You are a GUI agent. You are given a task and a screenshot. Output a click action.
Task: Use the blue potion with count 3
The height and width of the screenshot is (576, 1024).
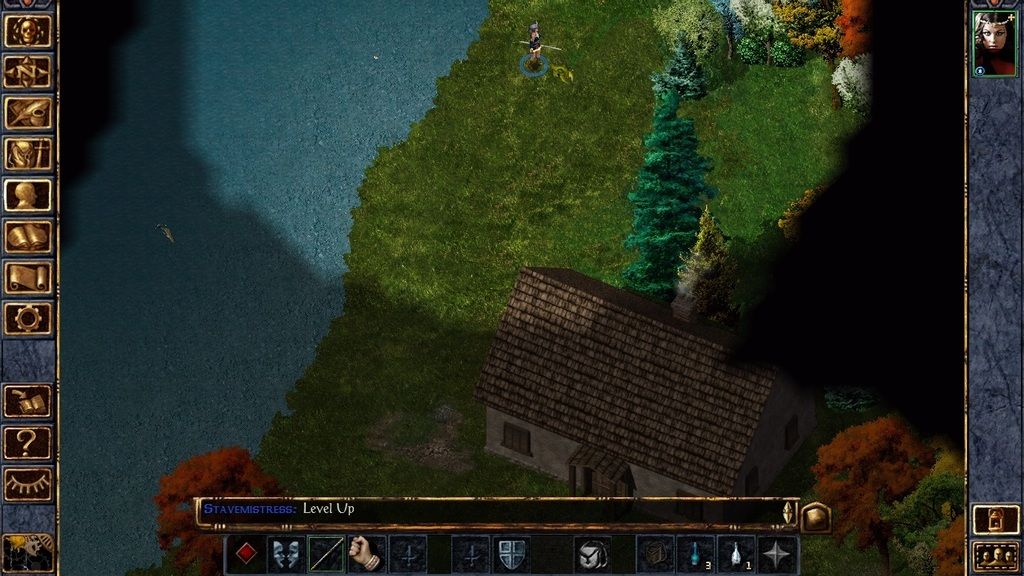tap(695, 554)
